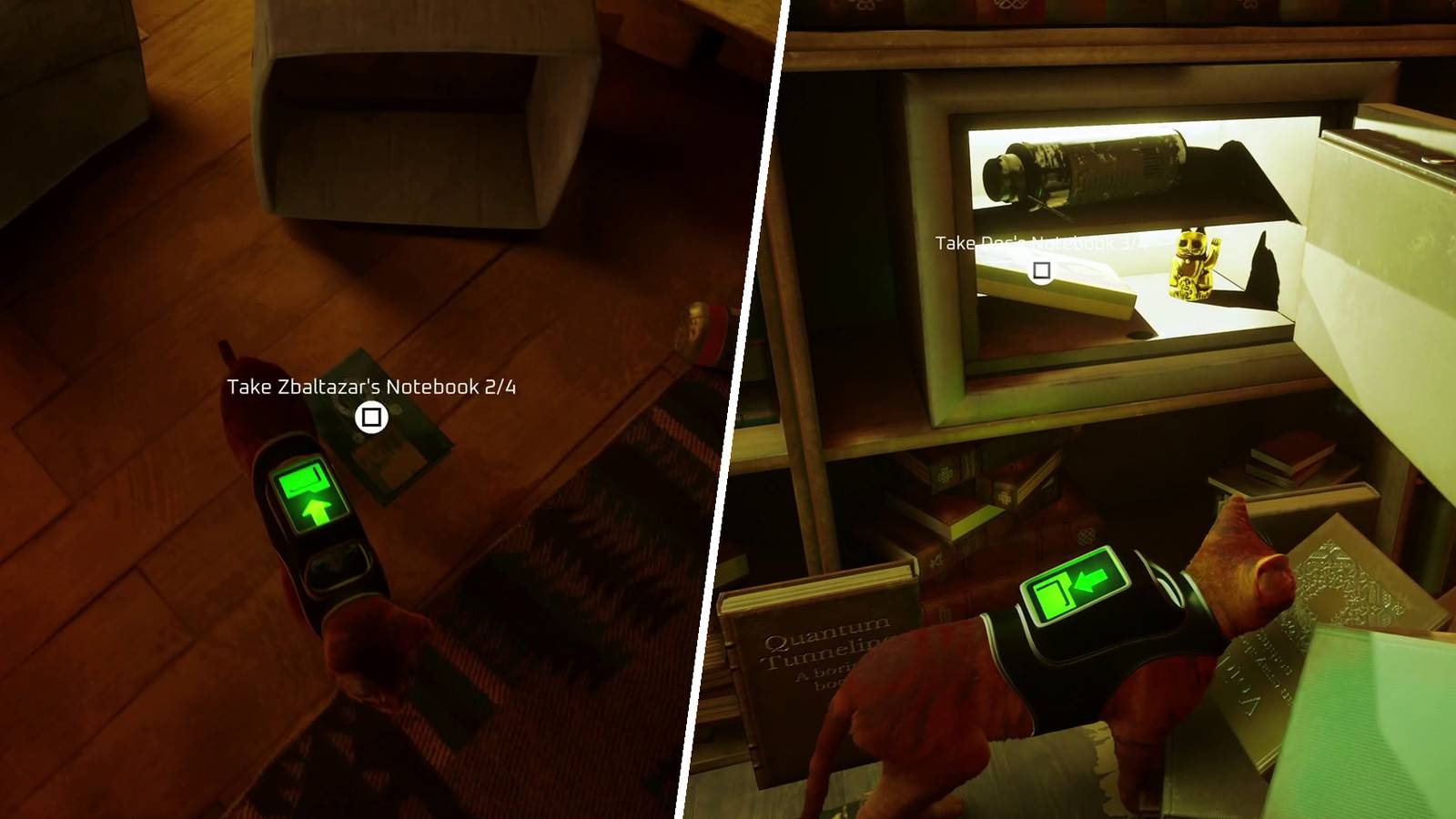Click the square button prompt icon near Doc's Notebook

pos(1043,269)
